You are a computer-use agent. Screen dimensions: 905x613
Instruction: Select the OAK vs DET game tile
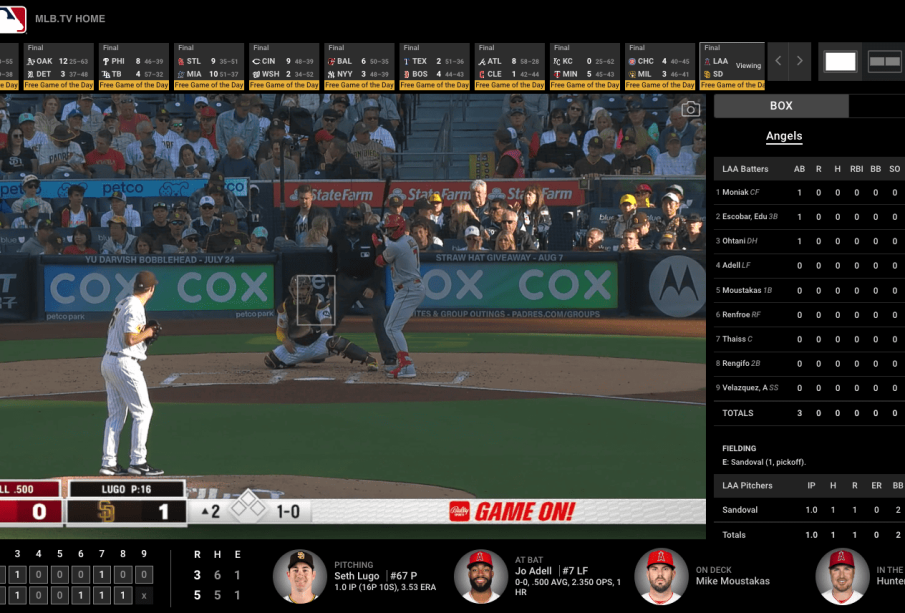(58, 67)
